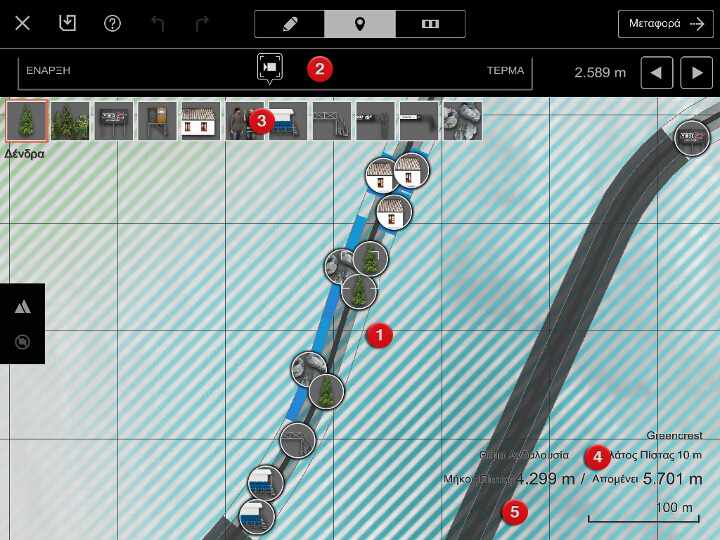Image resolution: width=720 pixels, height=540 pixels.
Task: Switch to the pencil drawing tab
Action: (x=290, y=24)
